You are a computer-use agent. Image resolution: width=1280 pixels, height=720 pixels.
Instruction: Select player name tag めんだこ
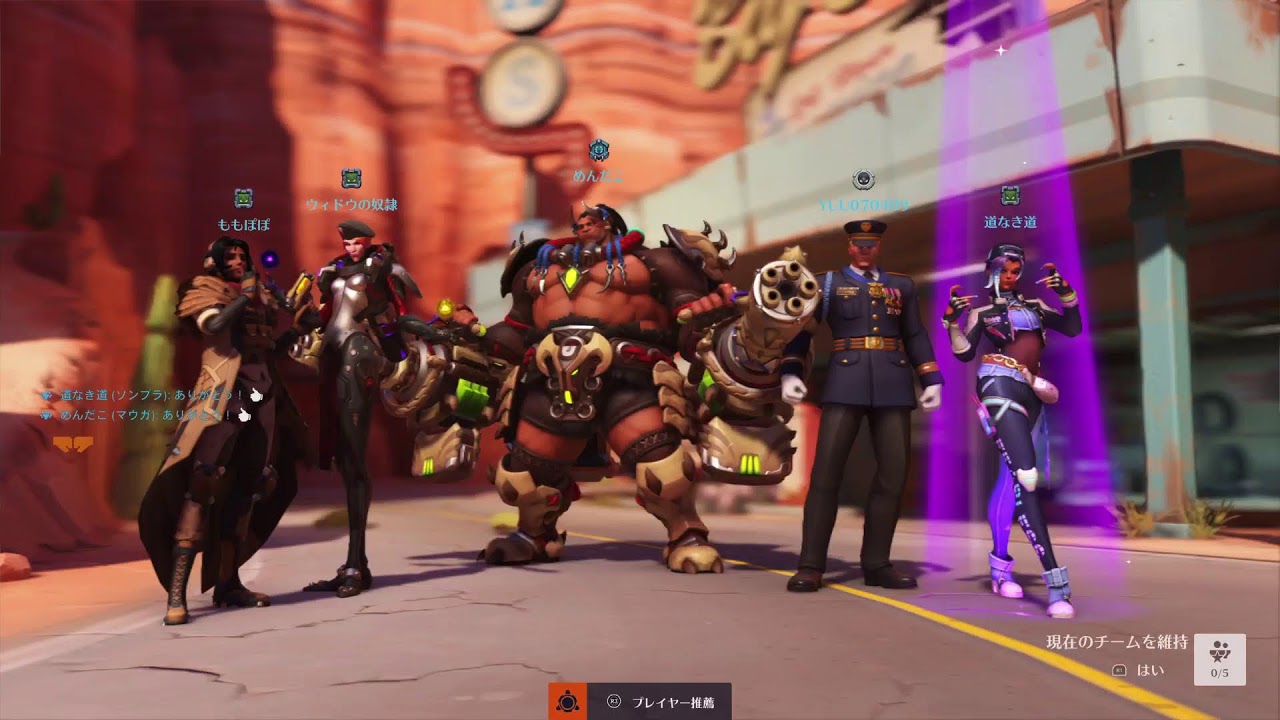(x=598, y=176)
